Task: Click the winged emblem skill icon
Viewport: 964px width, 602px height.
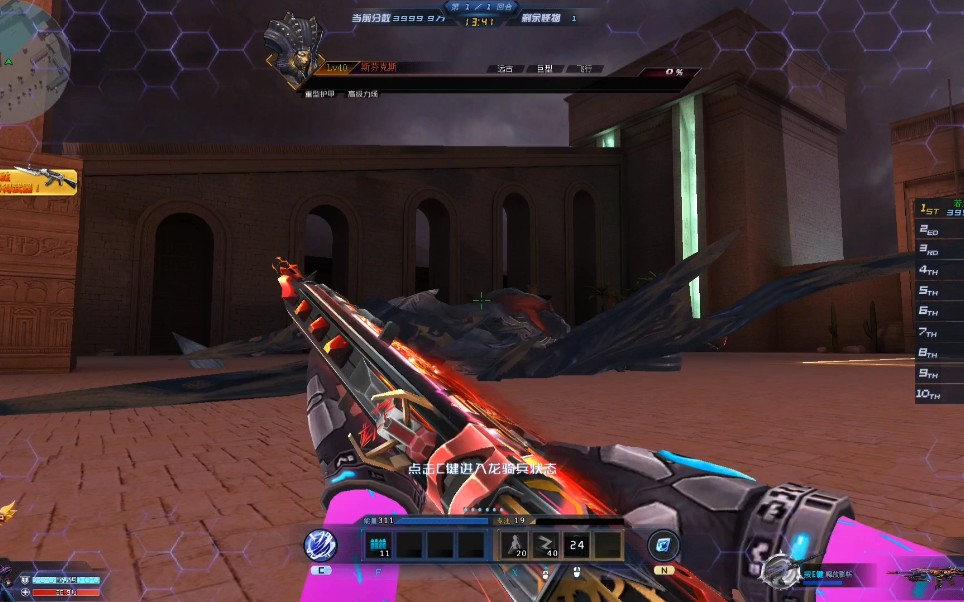Action: click(x=778, y=571)
